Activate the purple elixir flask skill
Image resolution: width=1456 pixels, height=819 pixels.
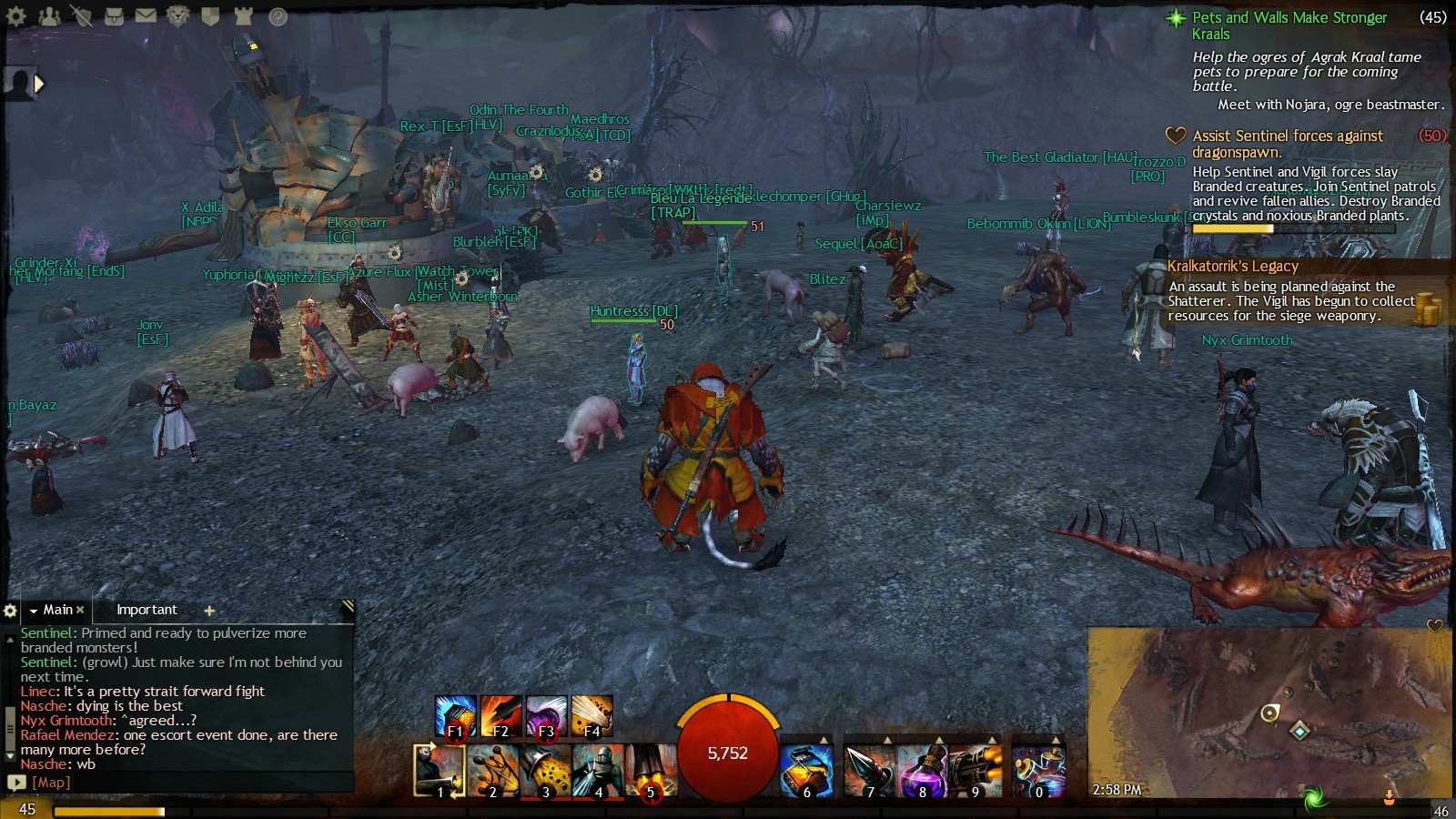(x=922, y=771)
